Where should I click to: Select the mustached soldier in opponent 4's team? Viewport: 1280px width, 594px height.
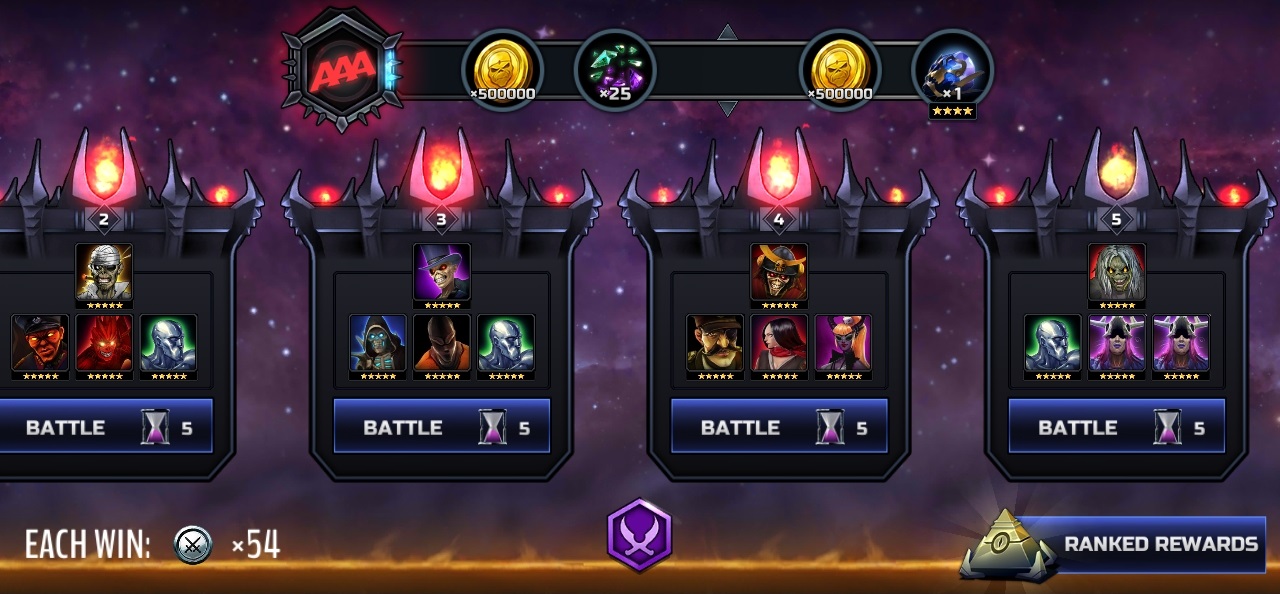715,343
